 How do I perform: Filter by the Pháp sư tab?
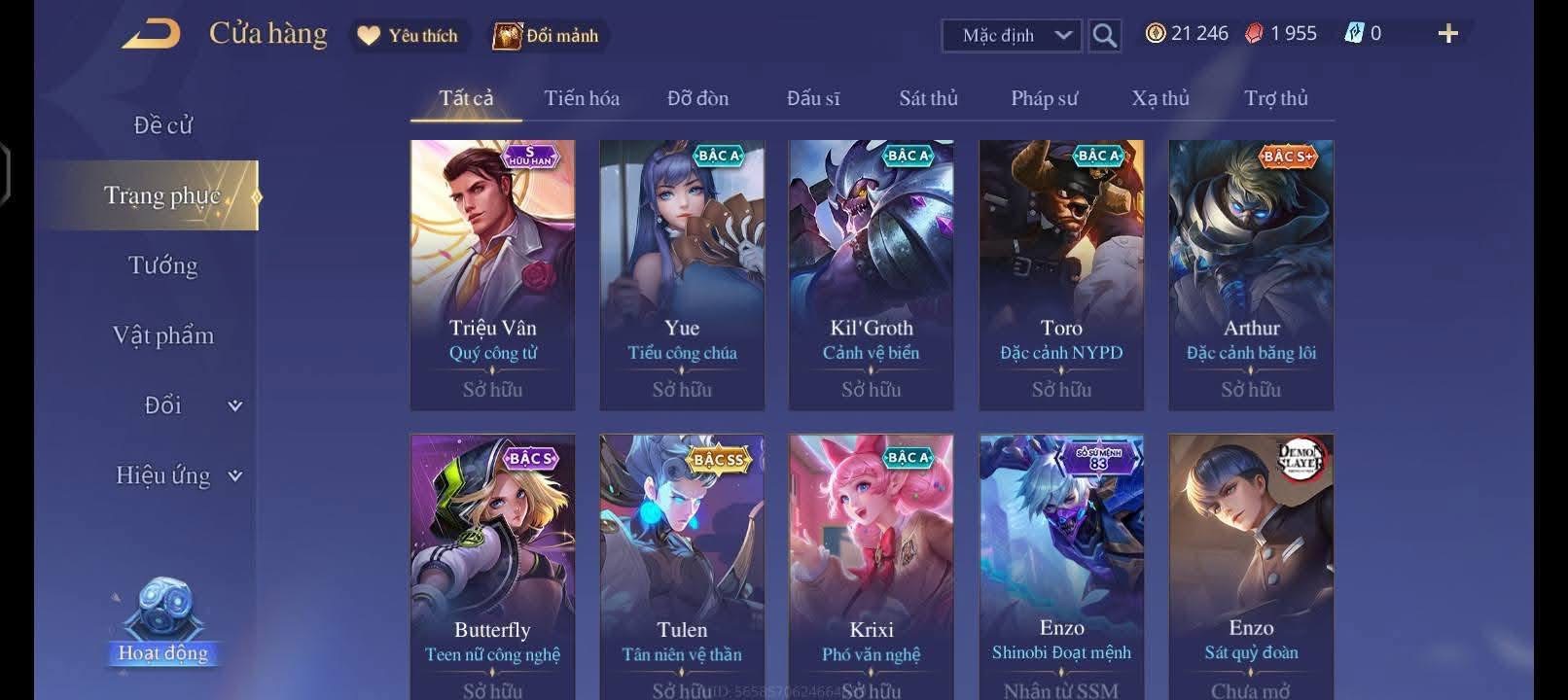coord(1044,98)
